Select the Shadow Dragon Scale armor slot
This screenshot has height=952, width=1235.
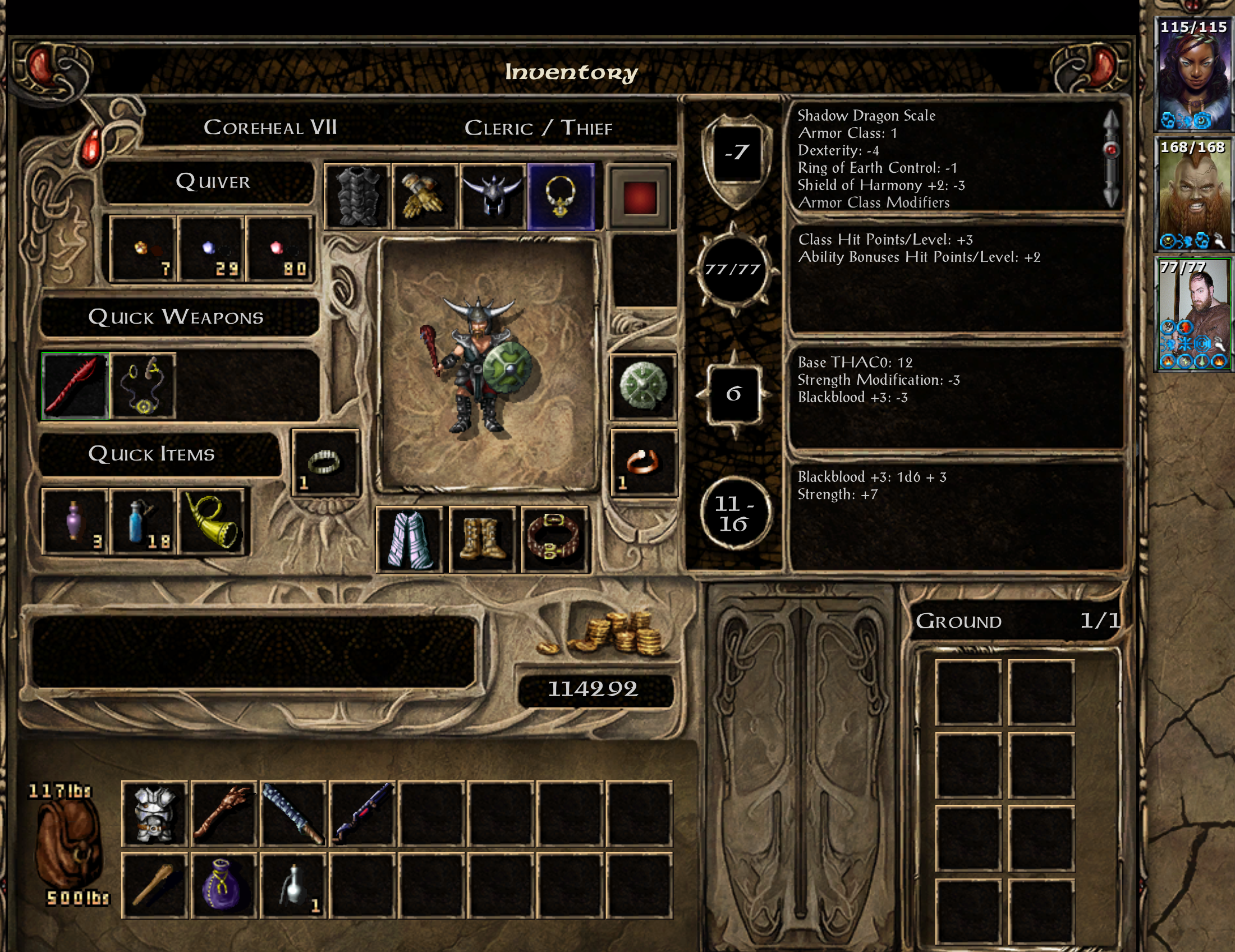coord(356,196)
